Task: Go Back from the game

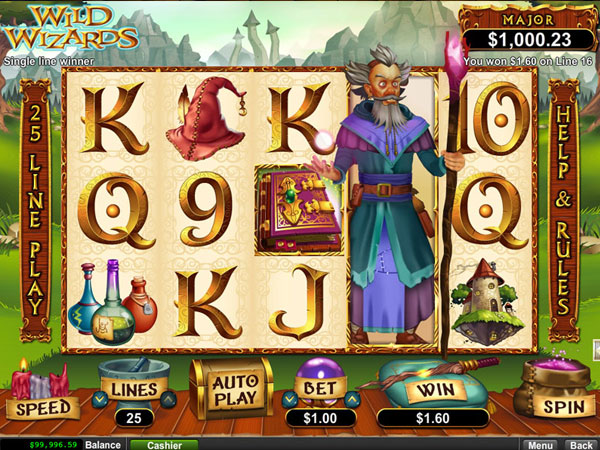Action: click(x=579, y=444)
